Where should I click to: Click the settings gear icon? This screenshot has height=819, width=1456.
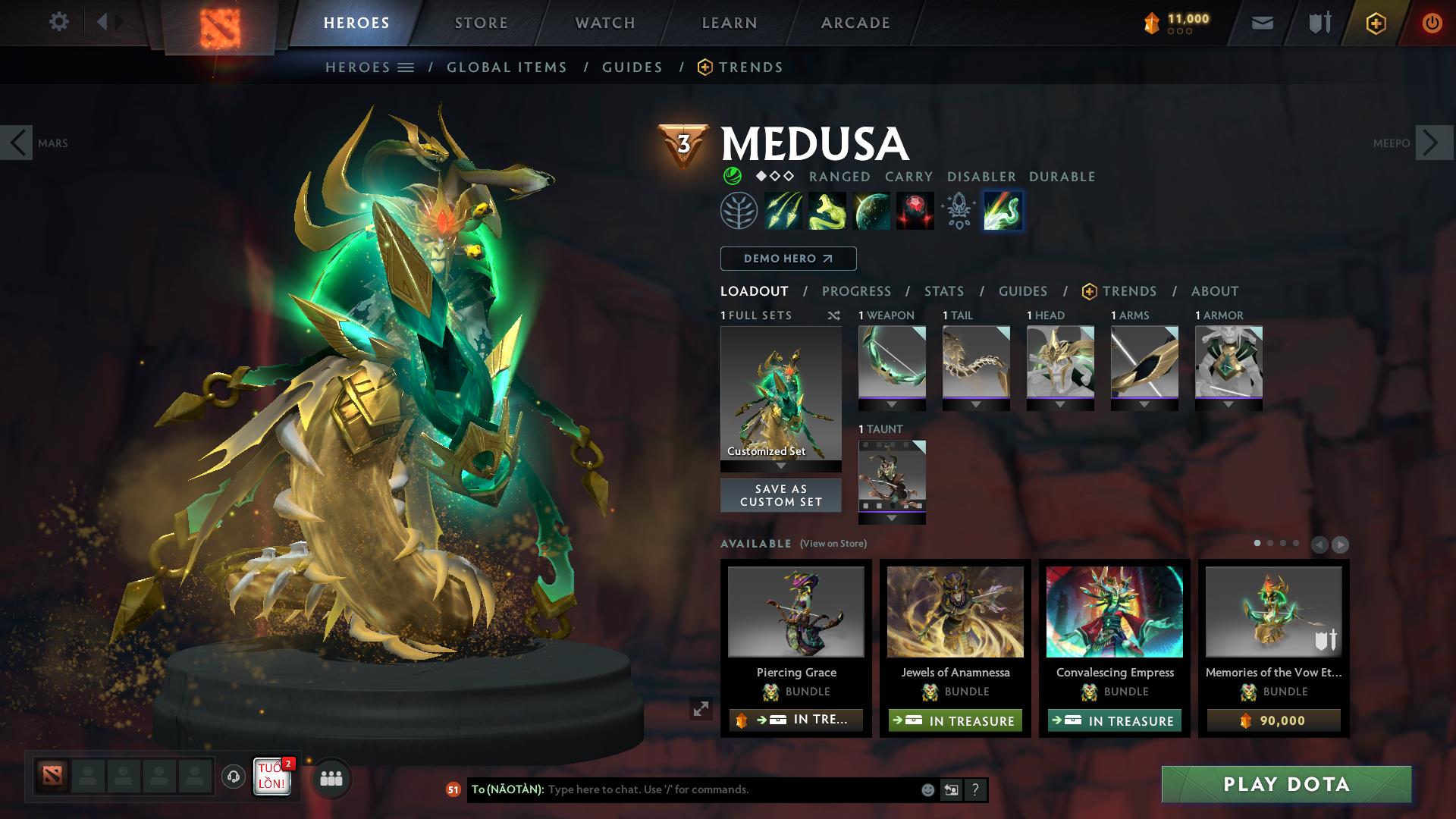tap(59, 22)
